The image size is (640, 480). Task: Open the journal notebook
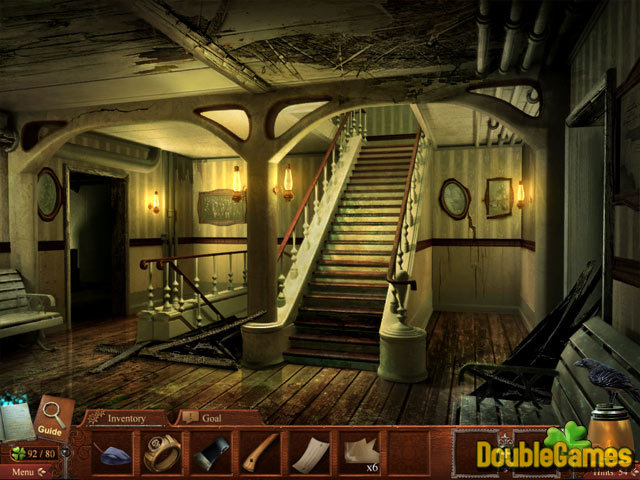(x=17, y=422)
